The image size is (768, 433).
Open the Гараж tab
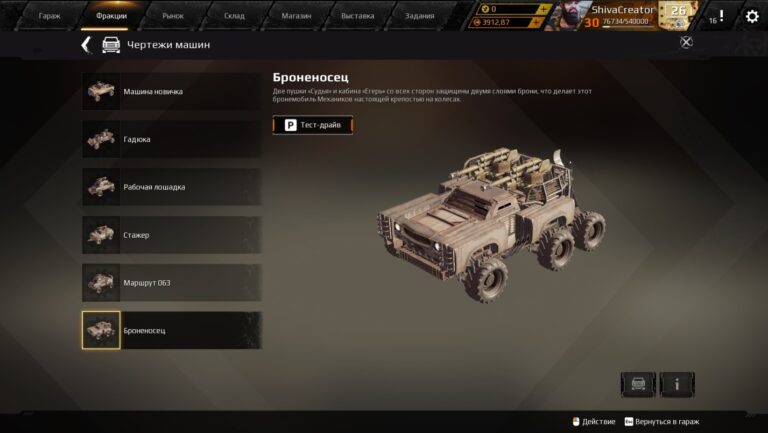click(49, 16)
